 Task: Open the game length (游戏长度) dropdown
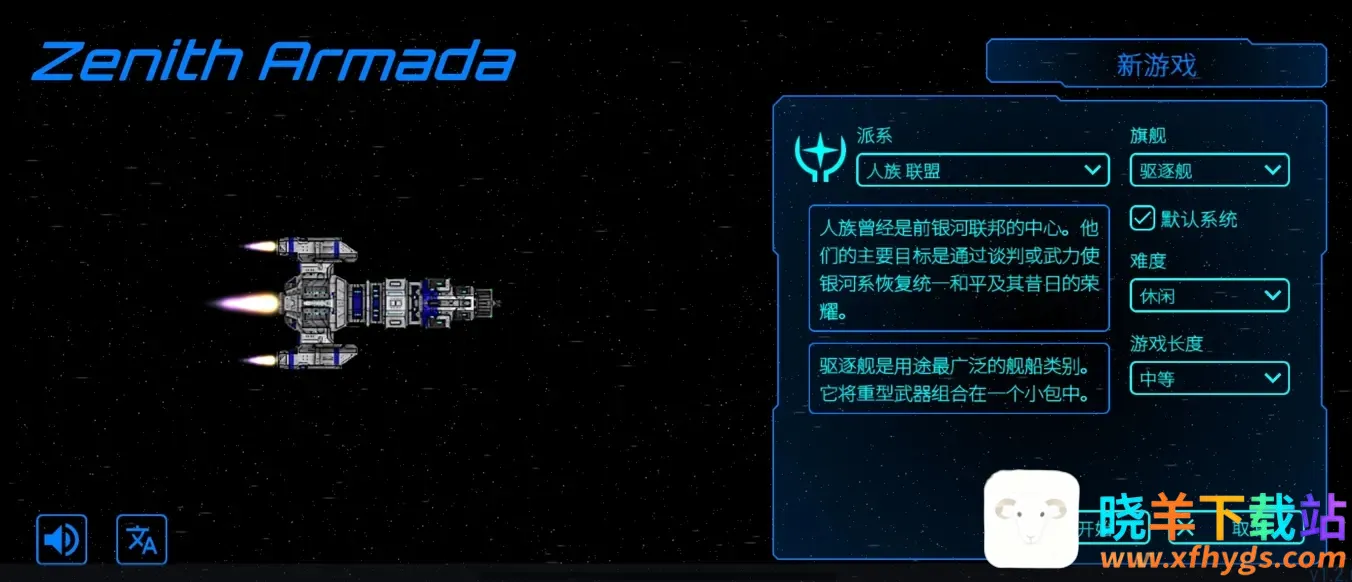point(1209,378)
